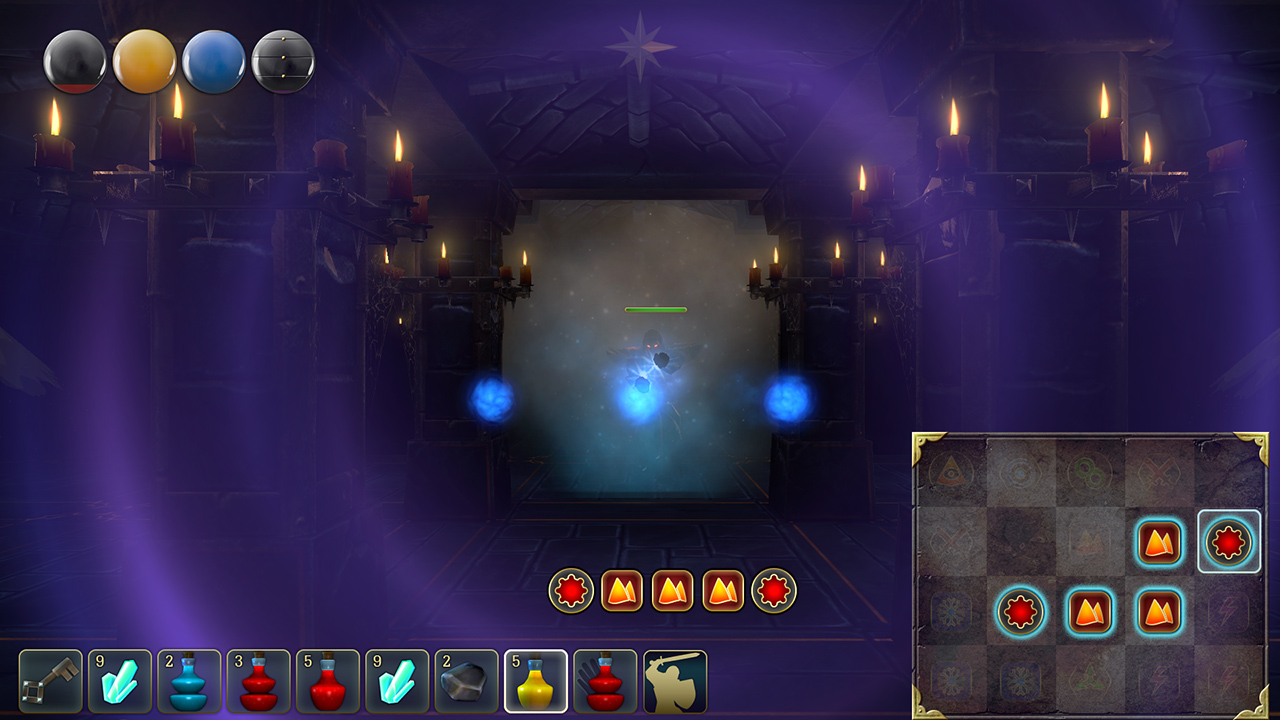Select the rightmost fire rune of the bottom row
This screenshot has width=1280, height=720.
click(x=1160, y=612)
